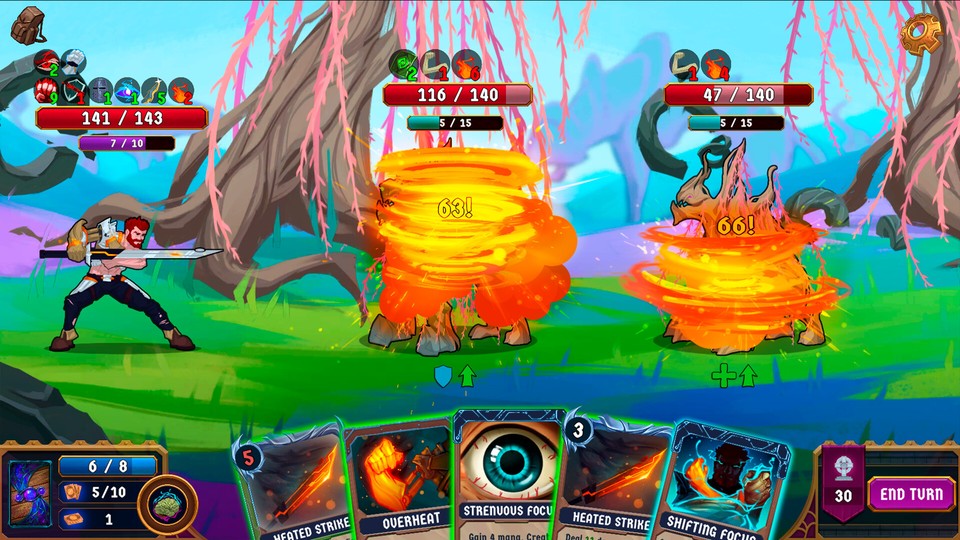This screenshot has width=960, height=540.
Task: End the current turn
Action: [911, 493]
